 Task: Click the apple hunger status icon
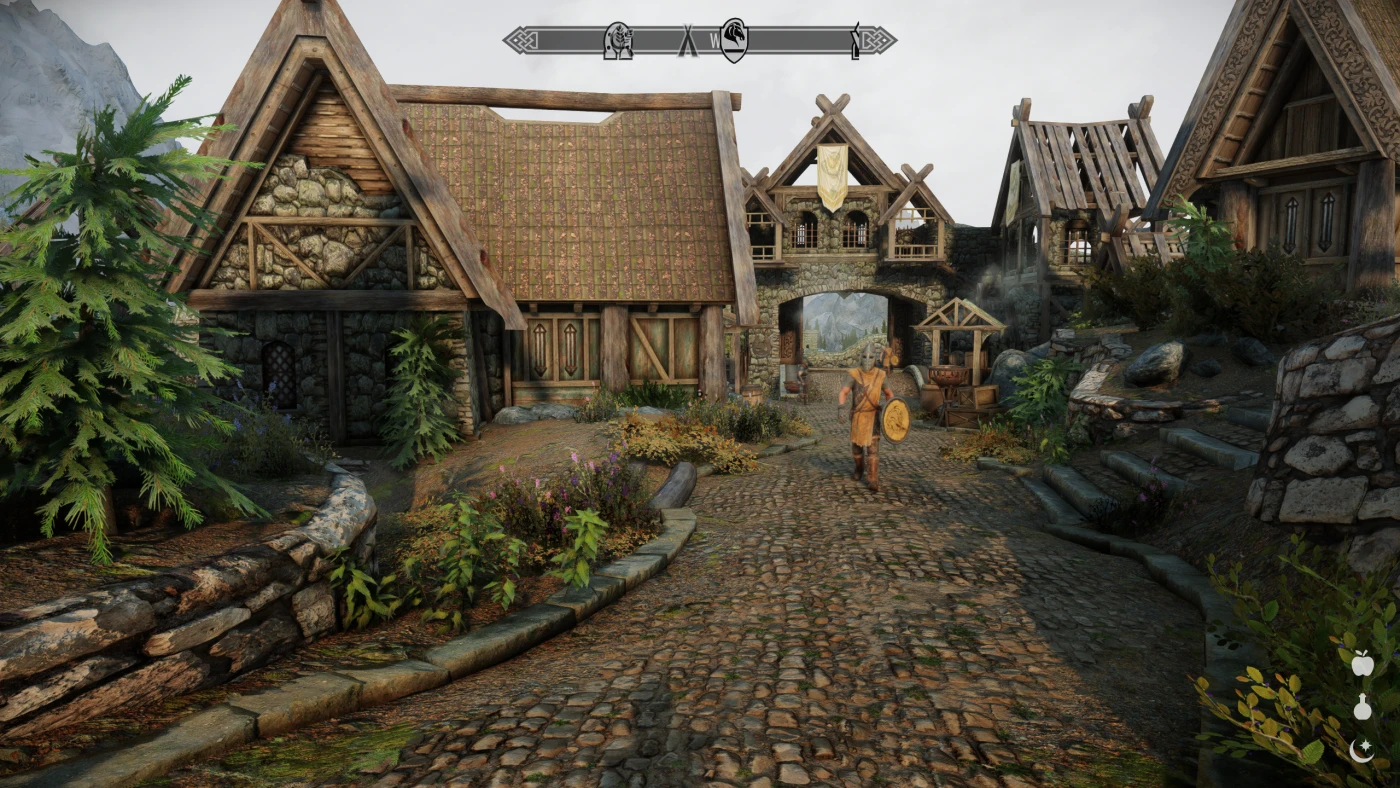click(1361, 662)
